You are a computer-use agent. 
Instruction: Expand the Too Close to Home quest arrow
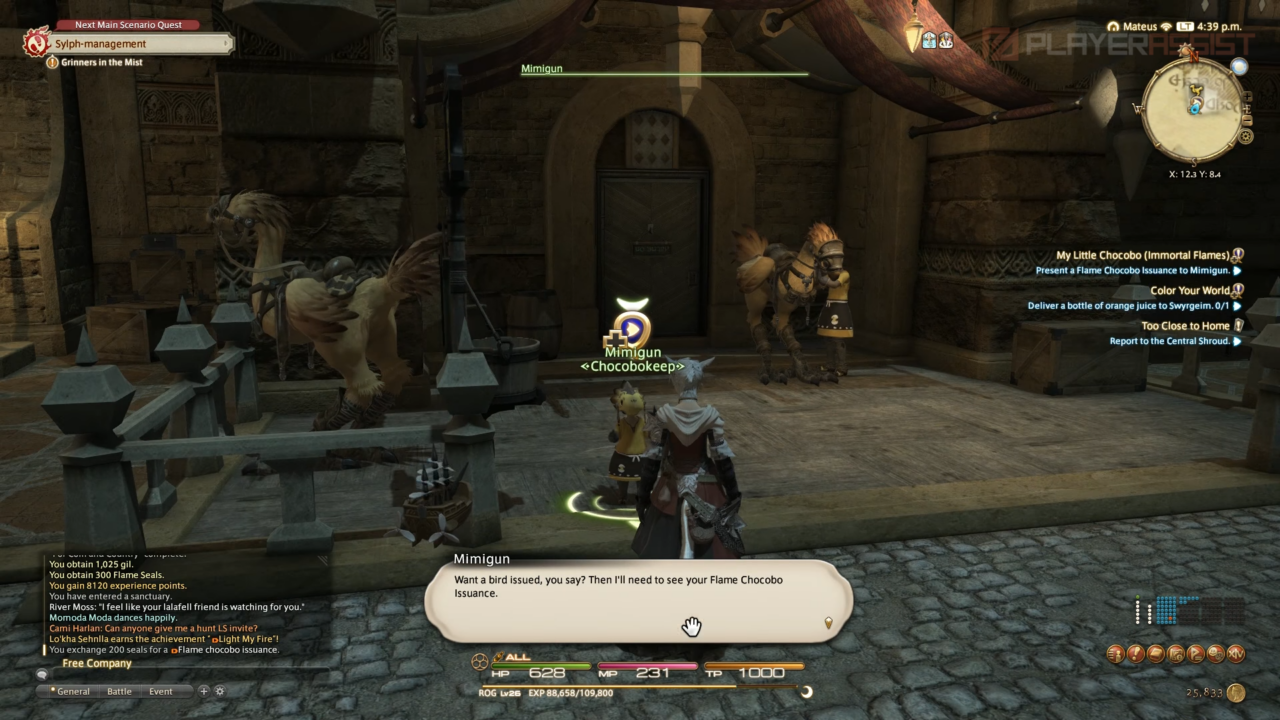point(1237,341)
